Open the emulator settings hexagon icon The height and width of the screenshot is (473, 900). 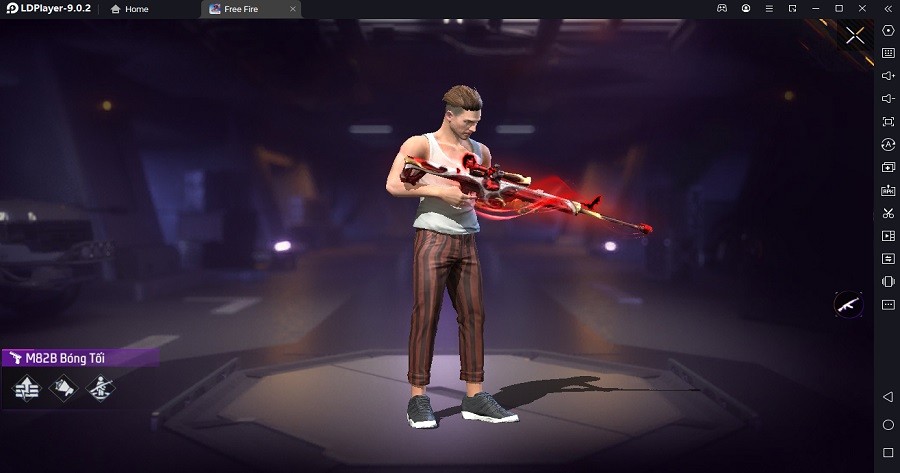(888, 29)
